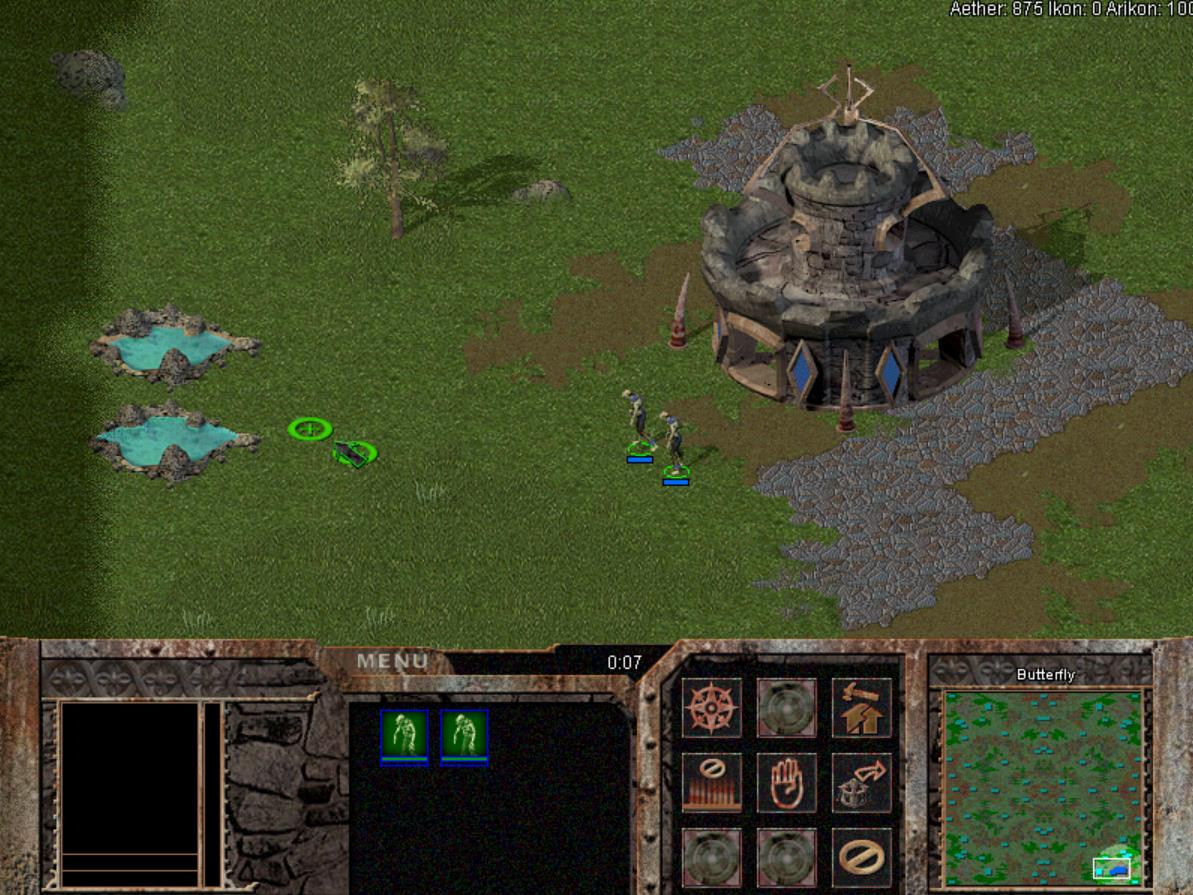Click the Butterfly minimap

tap(1043, 787)
